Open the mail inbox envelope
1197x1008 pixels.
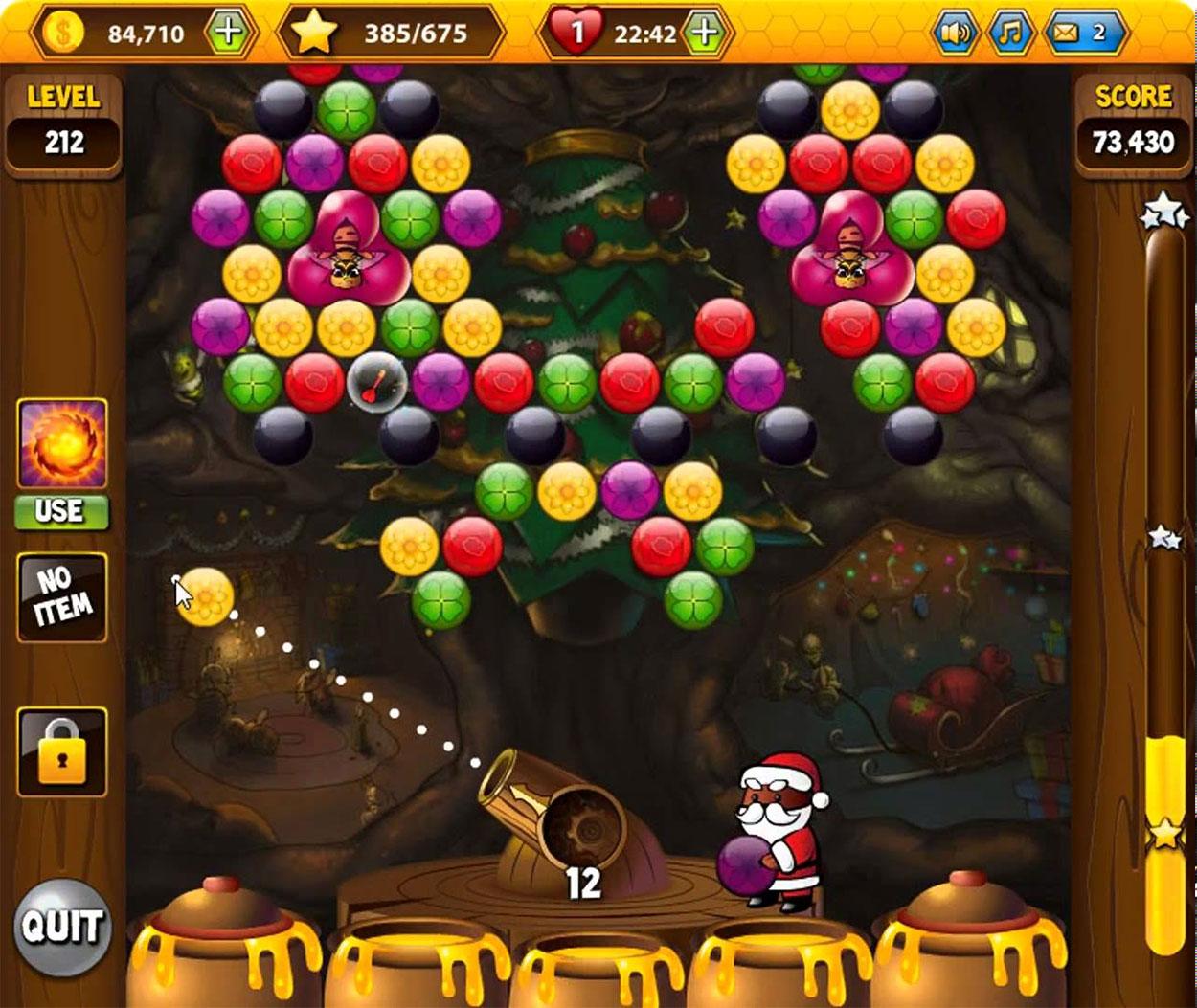coord(1082,34)
